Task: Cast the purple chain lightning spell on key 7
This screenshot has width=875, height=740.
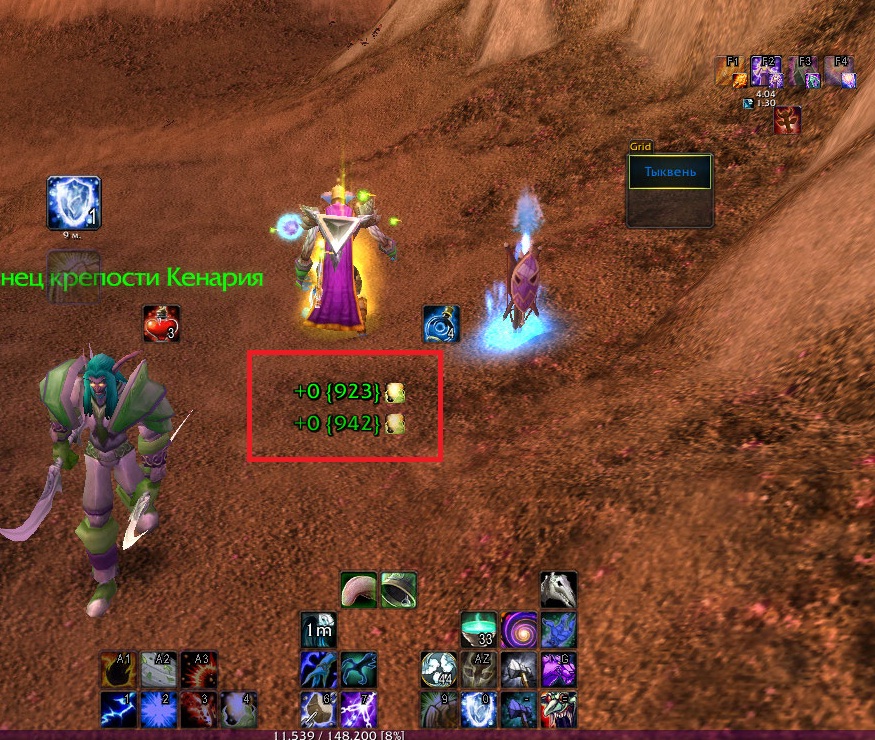Action: pos(359,709)
